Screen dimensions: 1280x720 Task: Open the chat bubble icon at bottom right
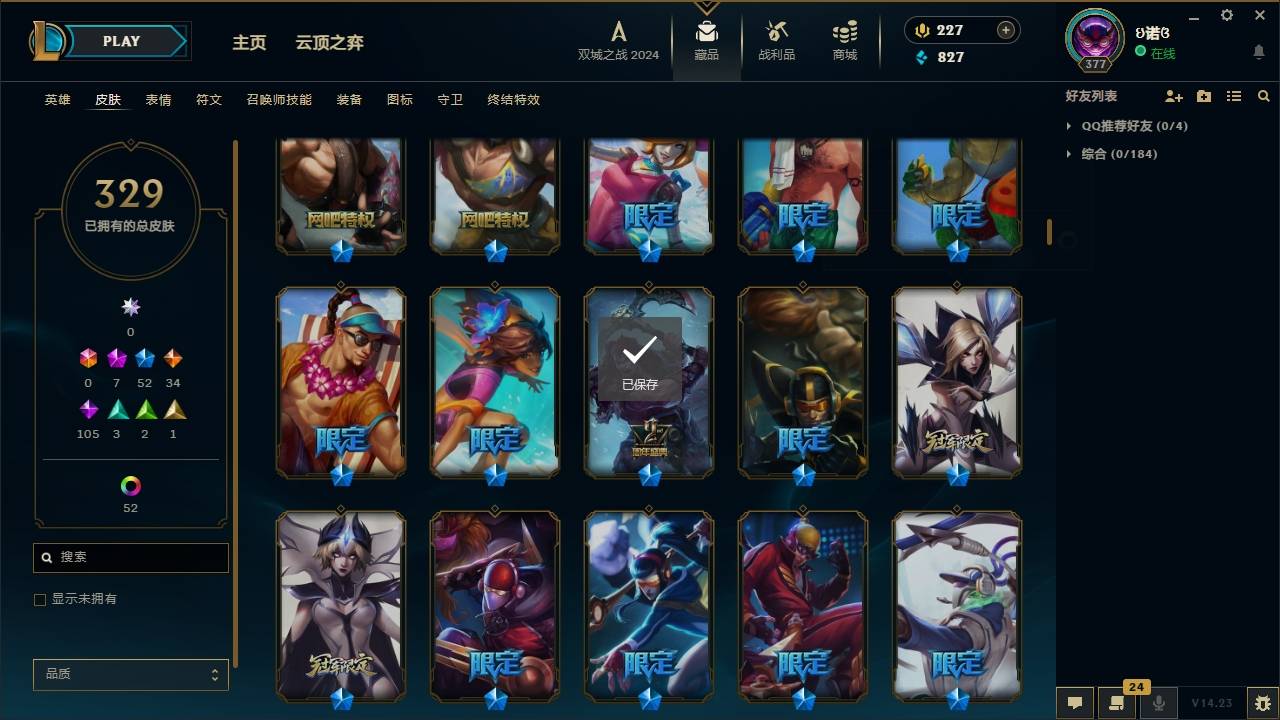pyautogui.click(x=1075, y=703)
